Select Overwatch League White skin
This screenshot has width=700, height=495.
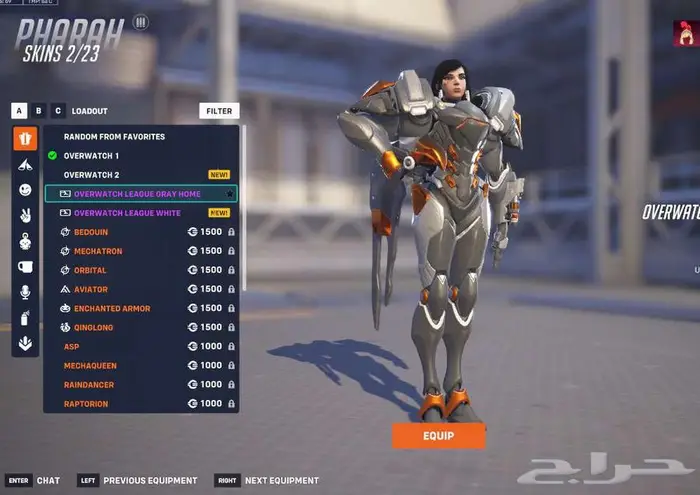[x=127, y=213]
